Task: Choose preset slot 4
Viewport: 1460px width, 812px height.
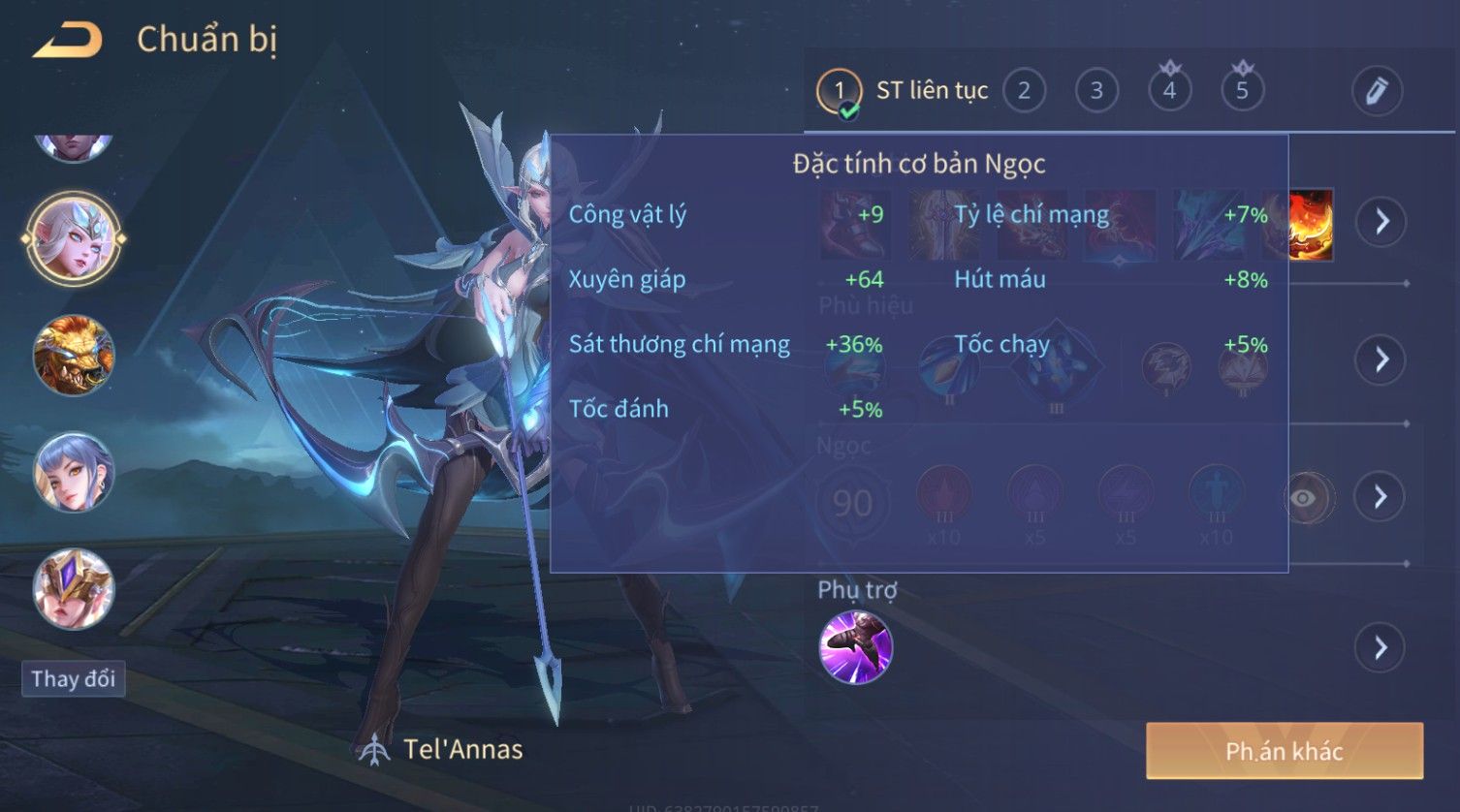Action: (1169, 91)
